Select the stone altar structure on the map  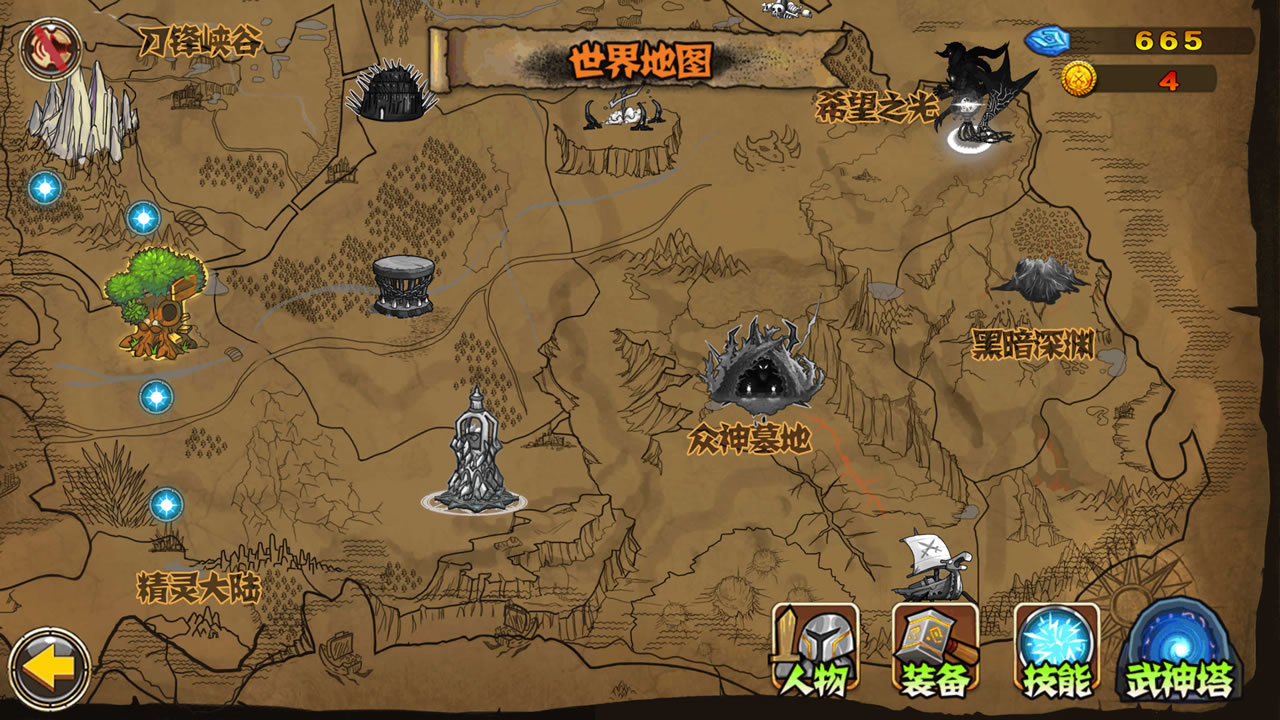403,285
